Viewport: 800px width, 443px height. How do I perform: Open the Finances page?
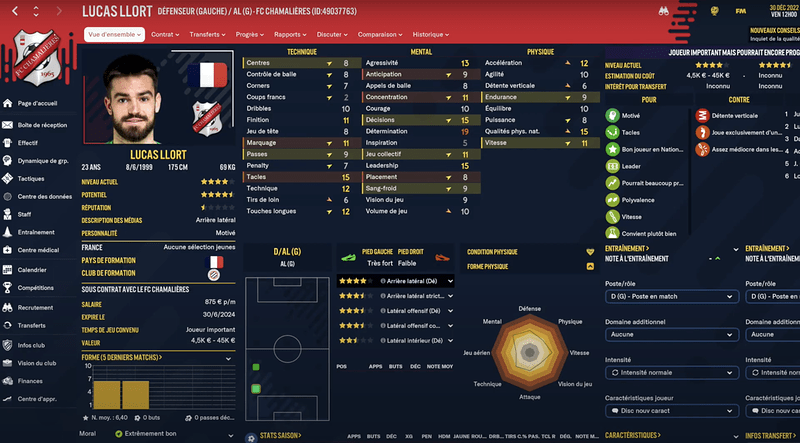[x=31, y=381]
